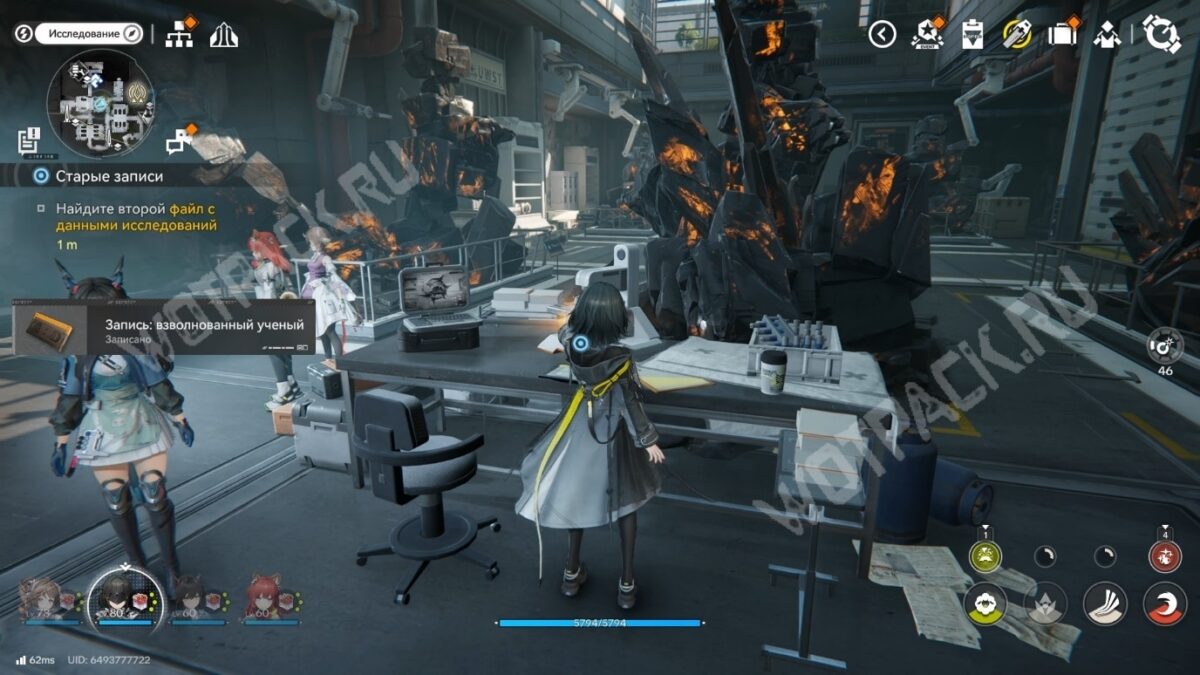Open the triple-arrow emblem icon
This screenshot has height=675, width=1200.
(x=223, y=35)
